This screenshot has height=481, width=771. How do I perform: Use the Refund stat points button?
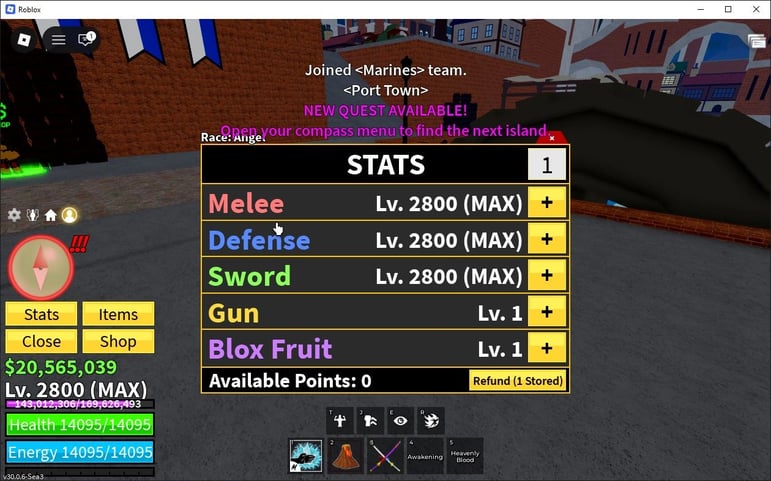coord(517,381)
